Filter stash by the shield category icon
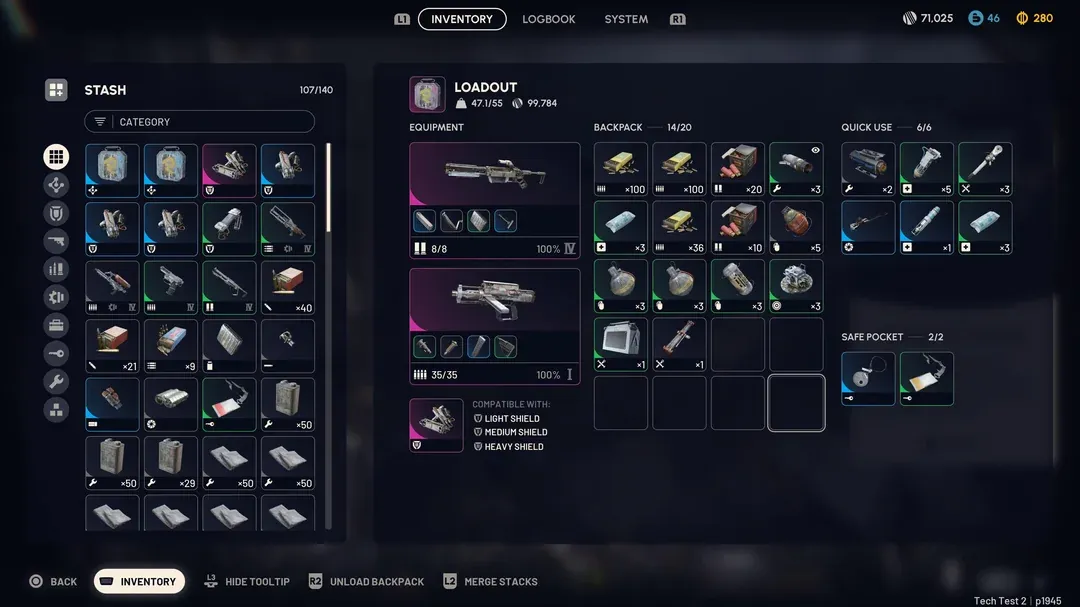 (x=56, y=213)
